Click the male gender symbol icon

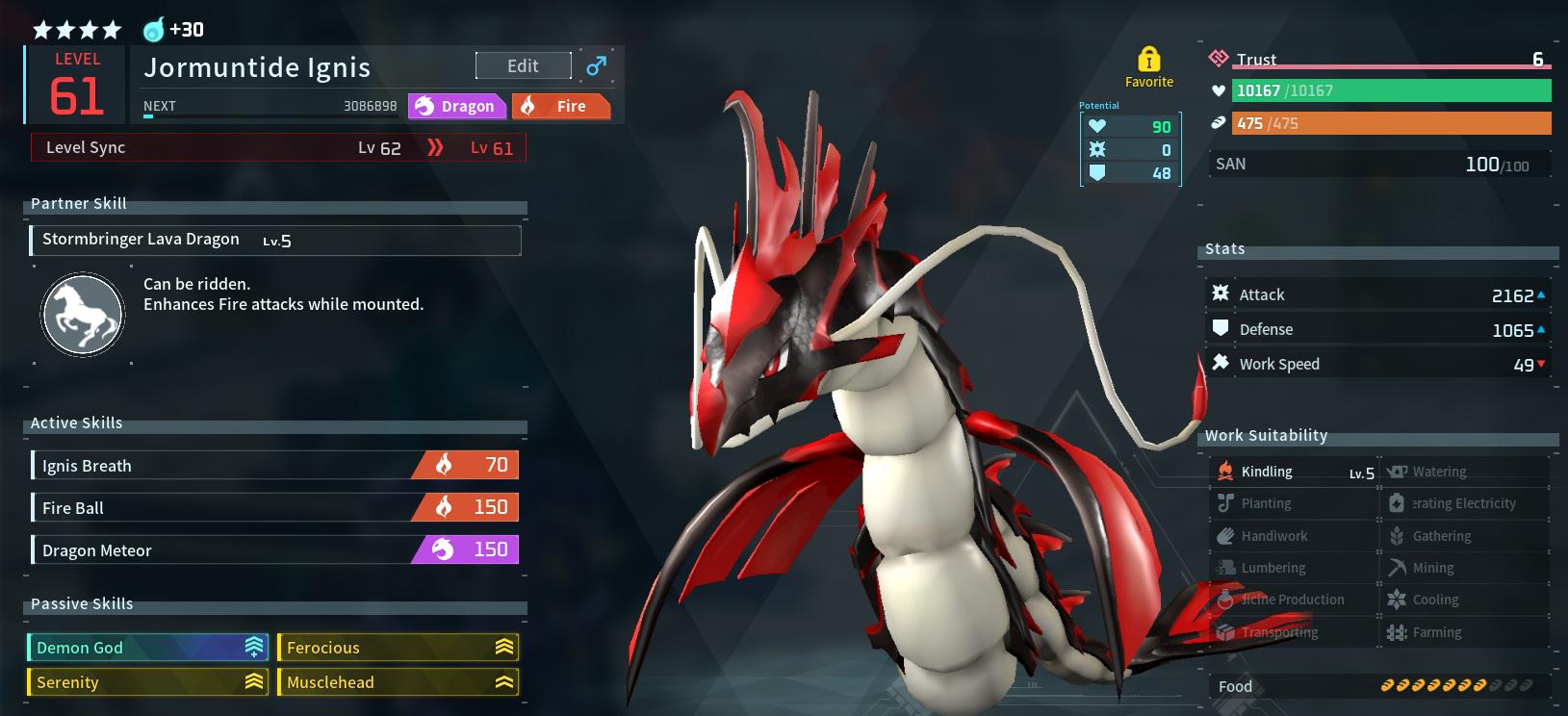click(x=597, y=65)
